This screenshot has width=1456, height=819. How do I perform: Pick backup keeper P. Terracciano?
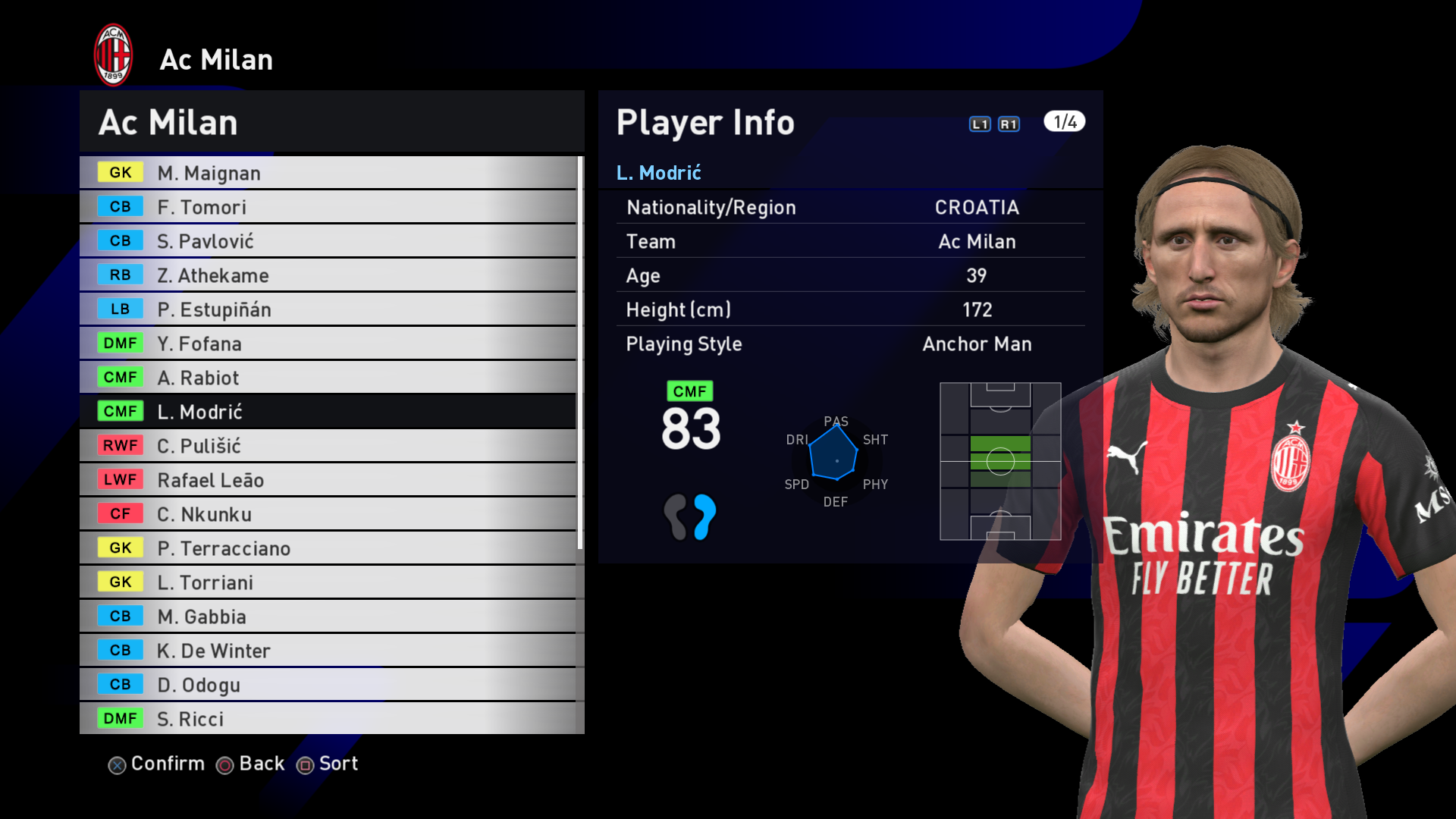pos(328,548)
